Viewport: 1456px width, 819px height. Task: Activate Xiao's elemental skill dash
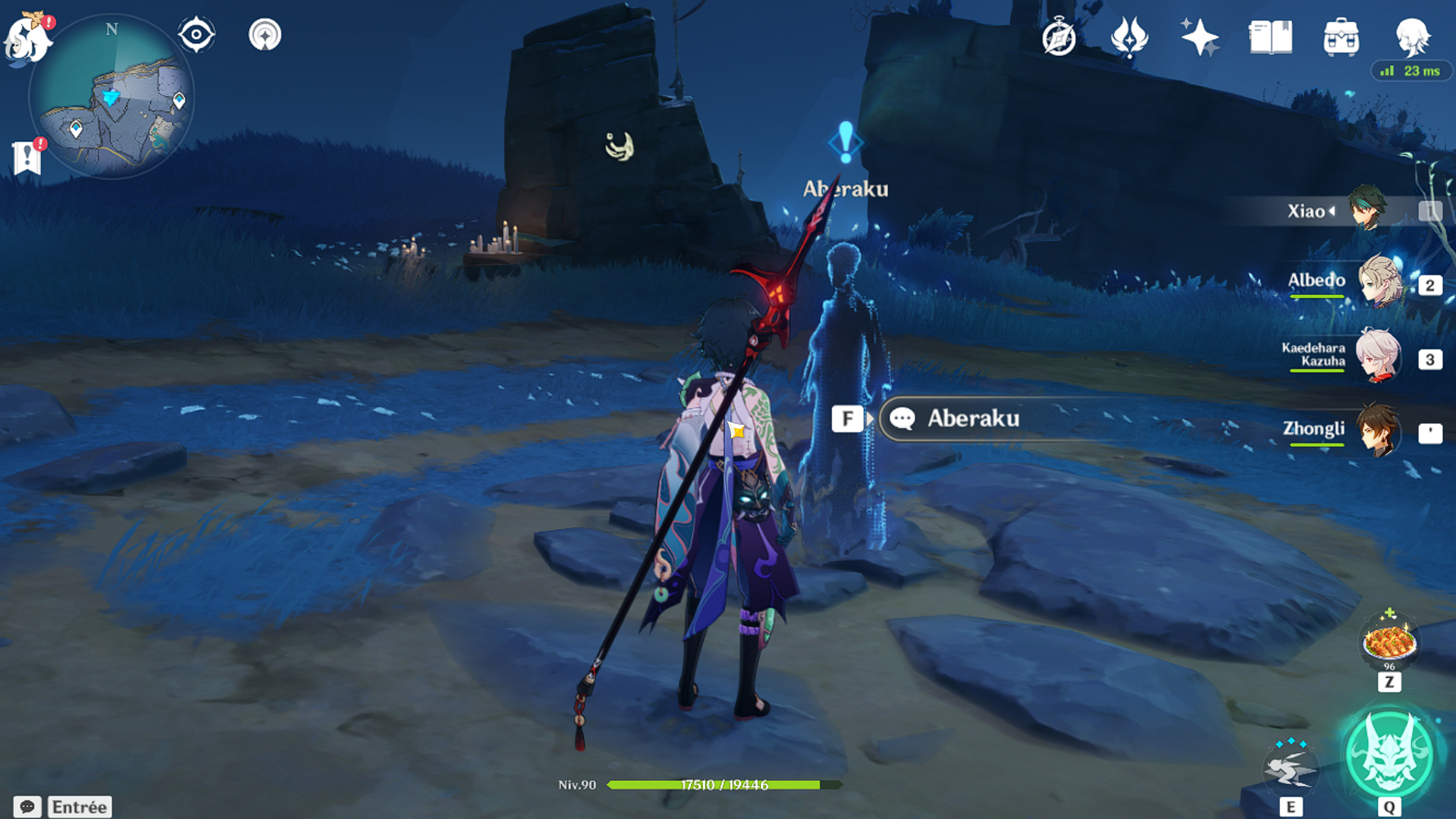1290,770
